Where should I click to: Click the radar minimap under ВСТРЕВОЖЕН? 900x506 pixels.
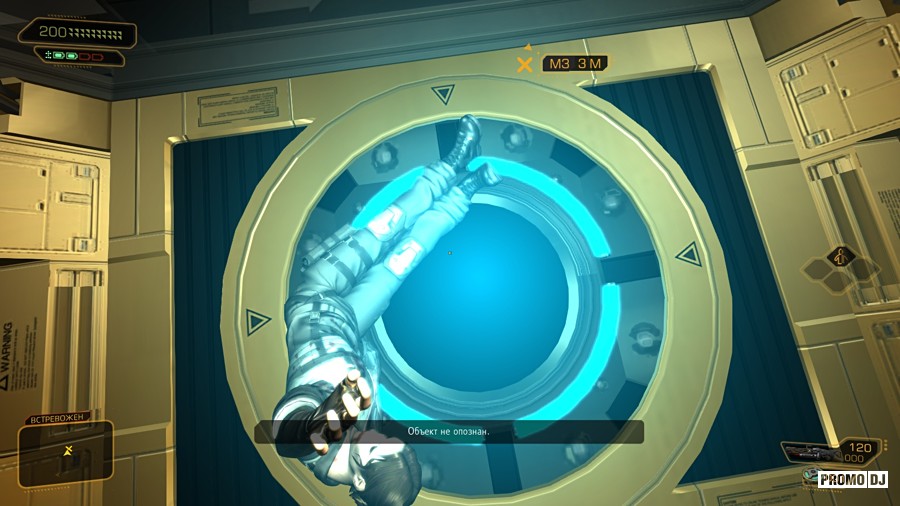tap(65, 454)
